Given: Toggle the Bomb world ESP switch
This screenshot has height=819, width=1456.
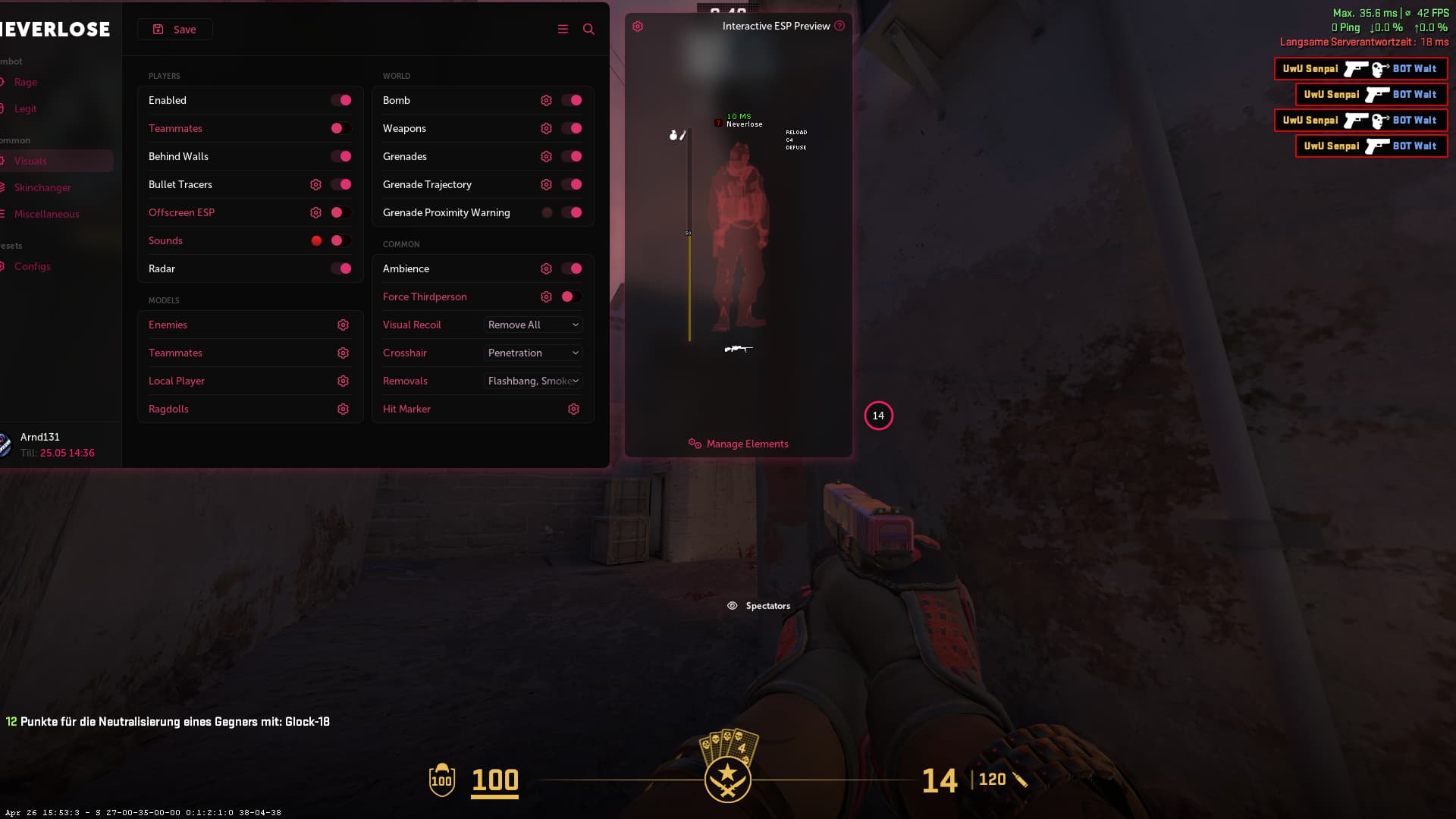Looking at the screenshot, I should click(x=572, y=100).
